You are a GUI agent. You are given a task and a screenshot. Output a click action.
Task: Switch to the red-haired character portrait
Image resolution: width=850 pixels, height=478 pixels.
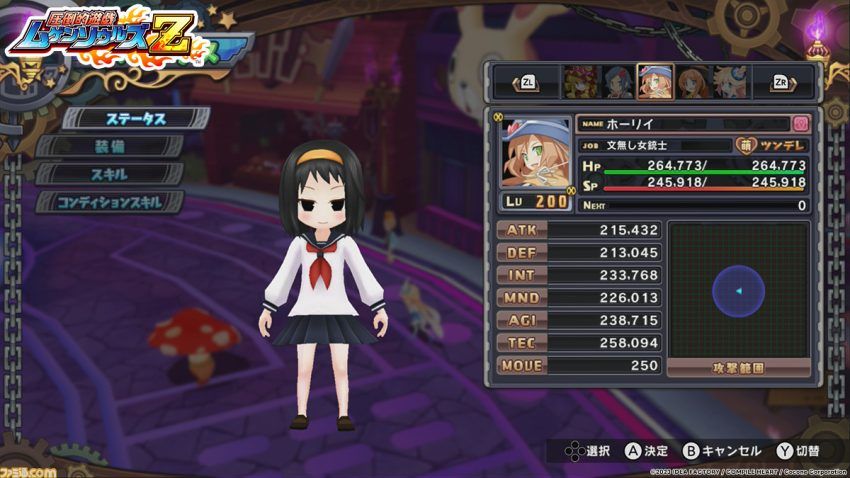579,82
